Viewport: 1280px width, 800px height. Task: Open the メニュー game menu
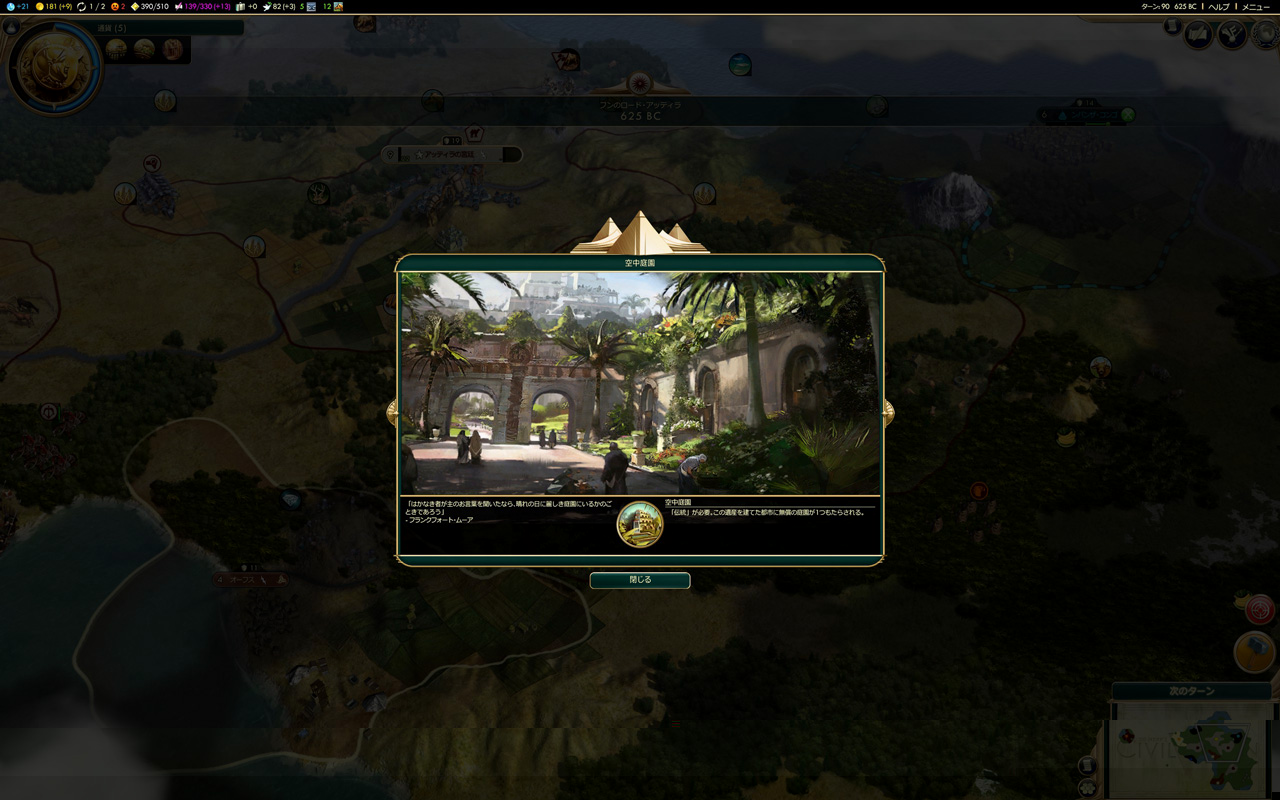(x=1255, y=6)
